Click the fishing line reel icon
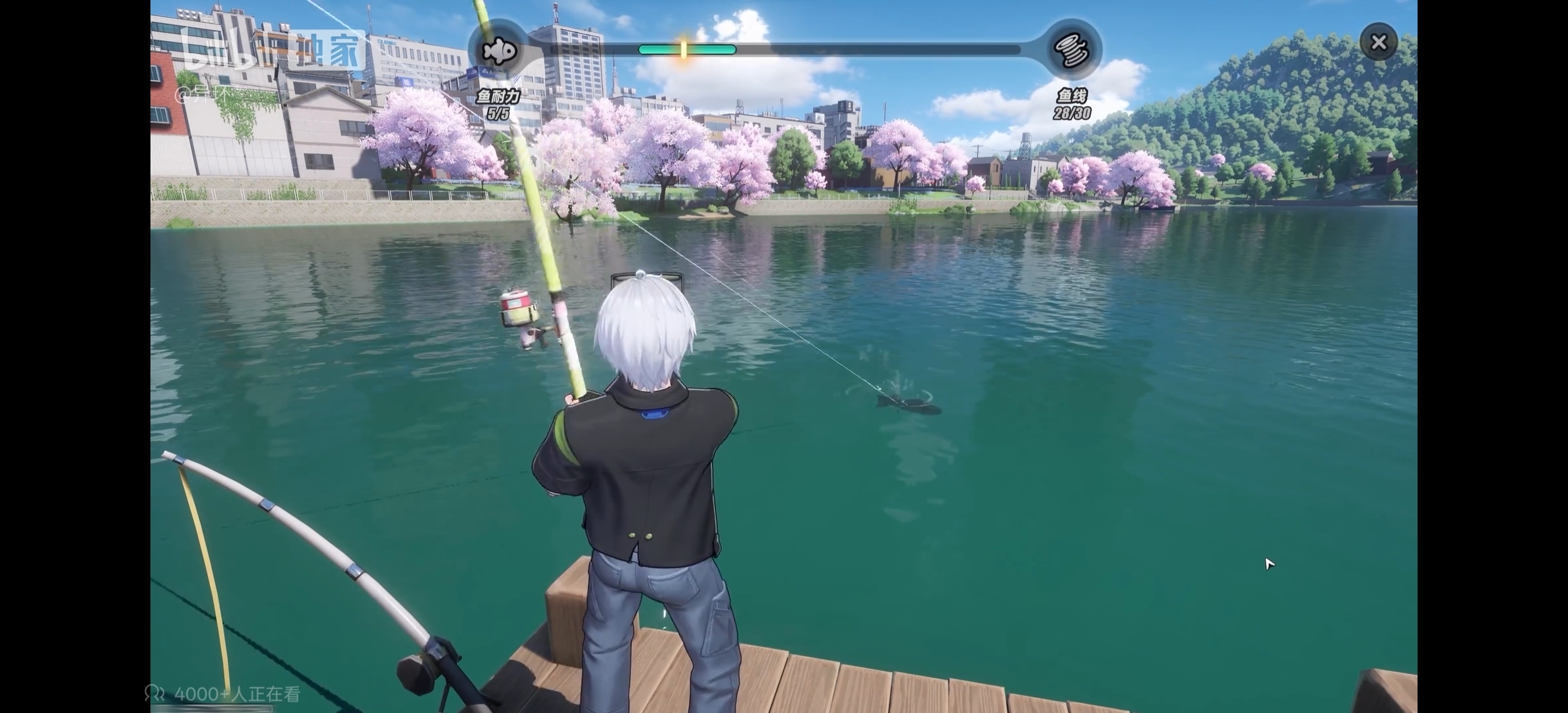 tap(1072, 50)
